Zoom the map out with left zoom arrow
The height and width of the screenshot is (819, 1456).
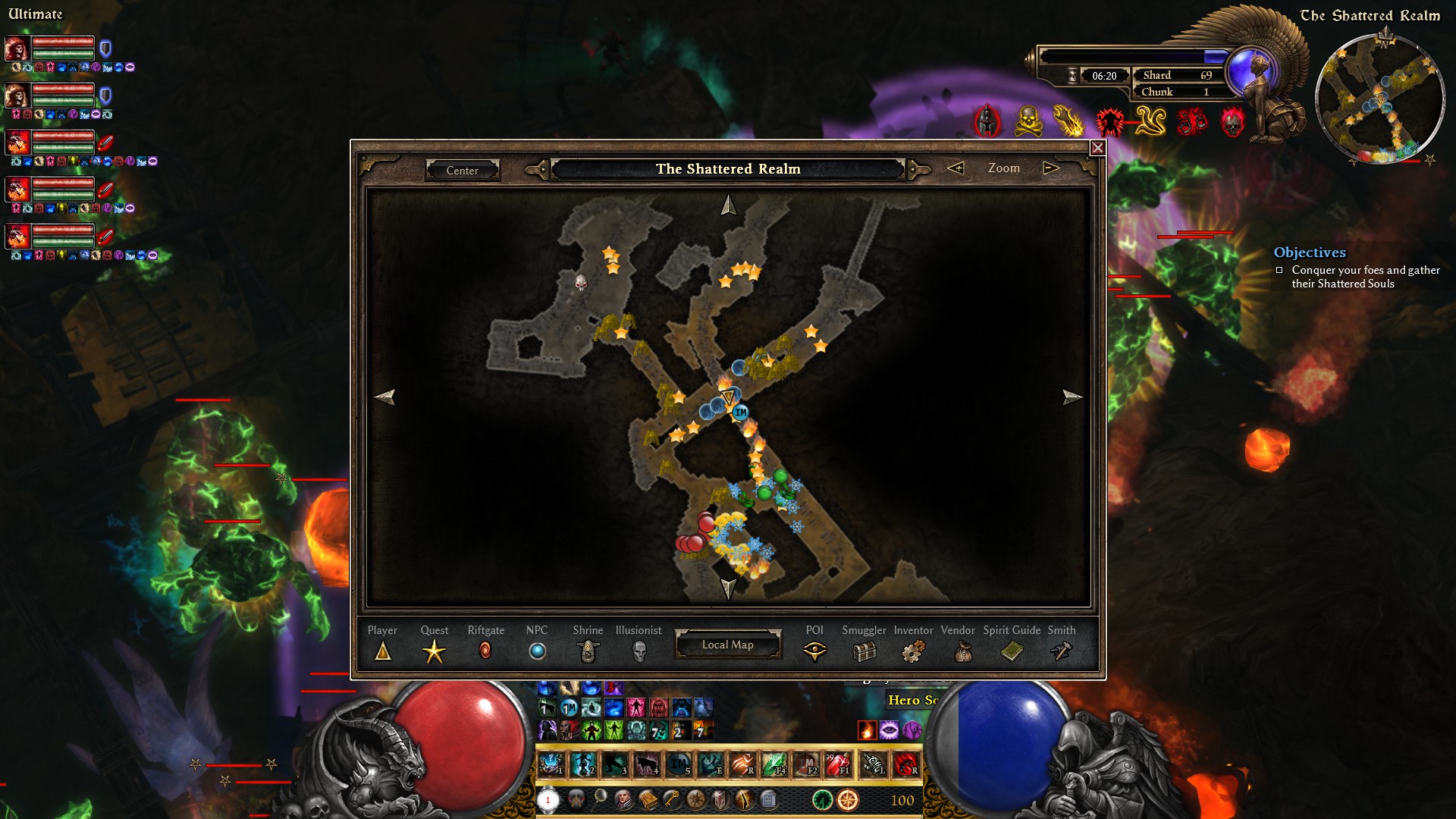click(955, 168)
